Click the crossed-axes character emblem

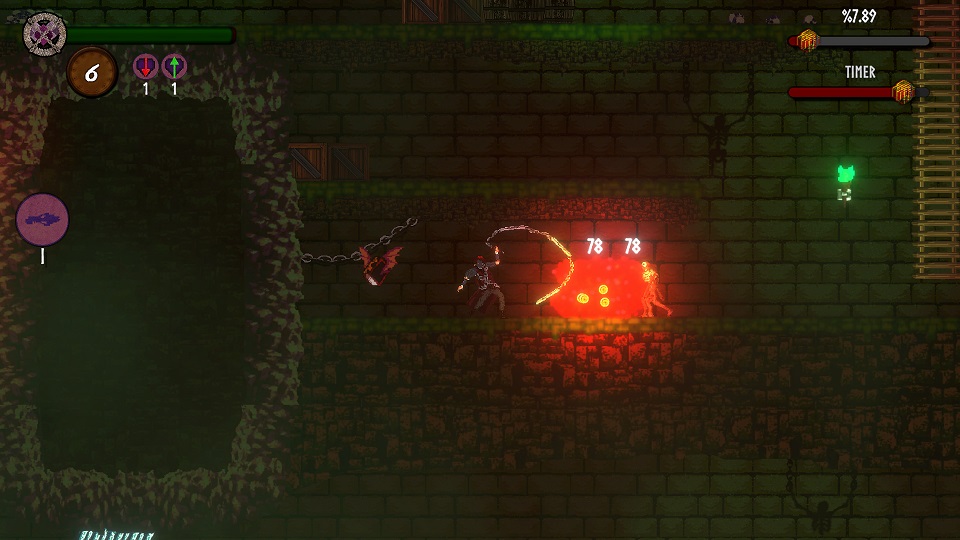[45, 33]
